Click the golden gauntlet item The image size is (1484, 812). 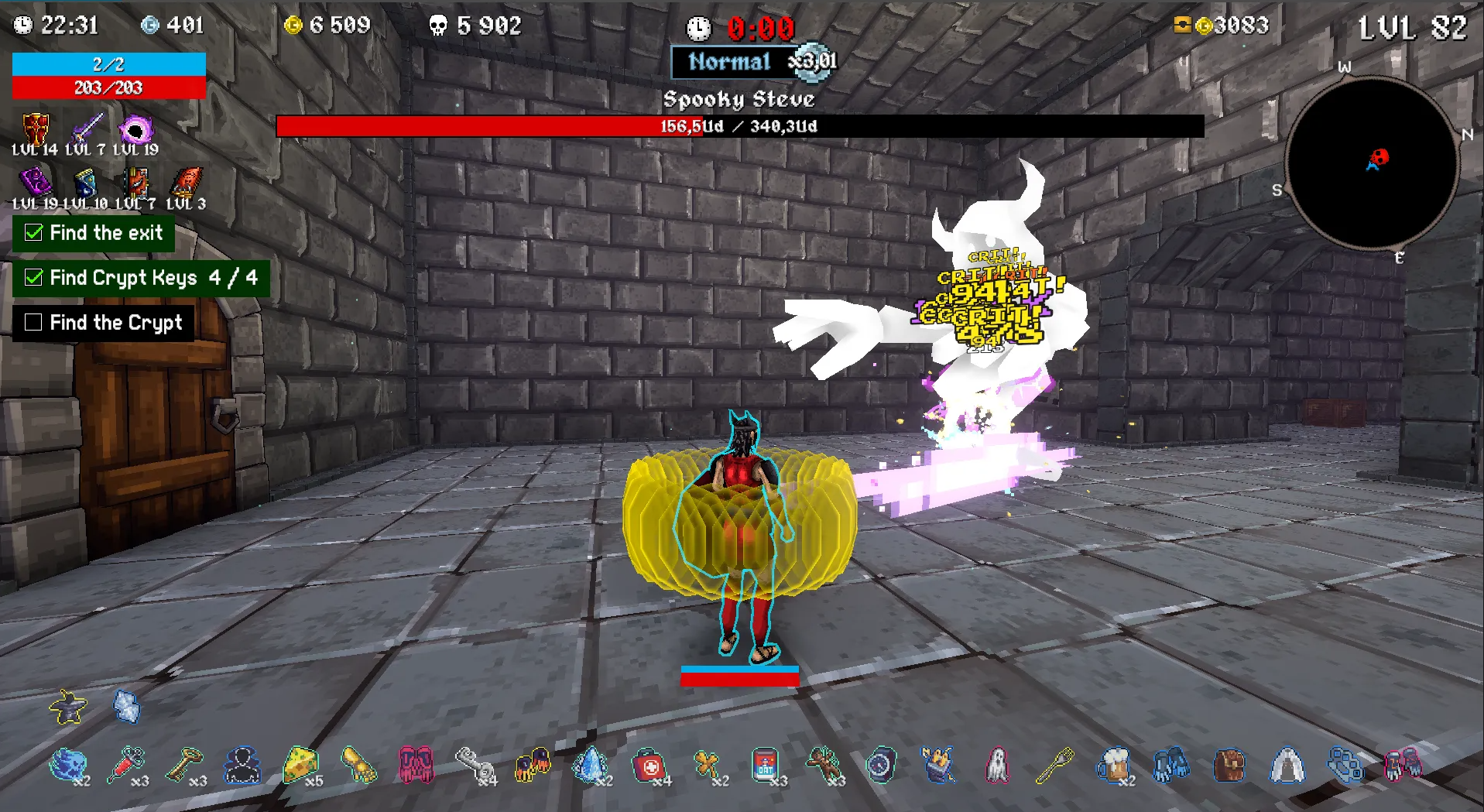pyautogui.click(x=358, y=765)
